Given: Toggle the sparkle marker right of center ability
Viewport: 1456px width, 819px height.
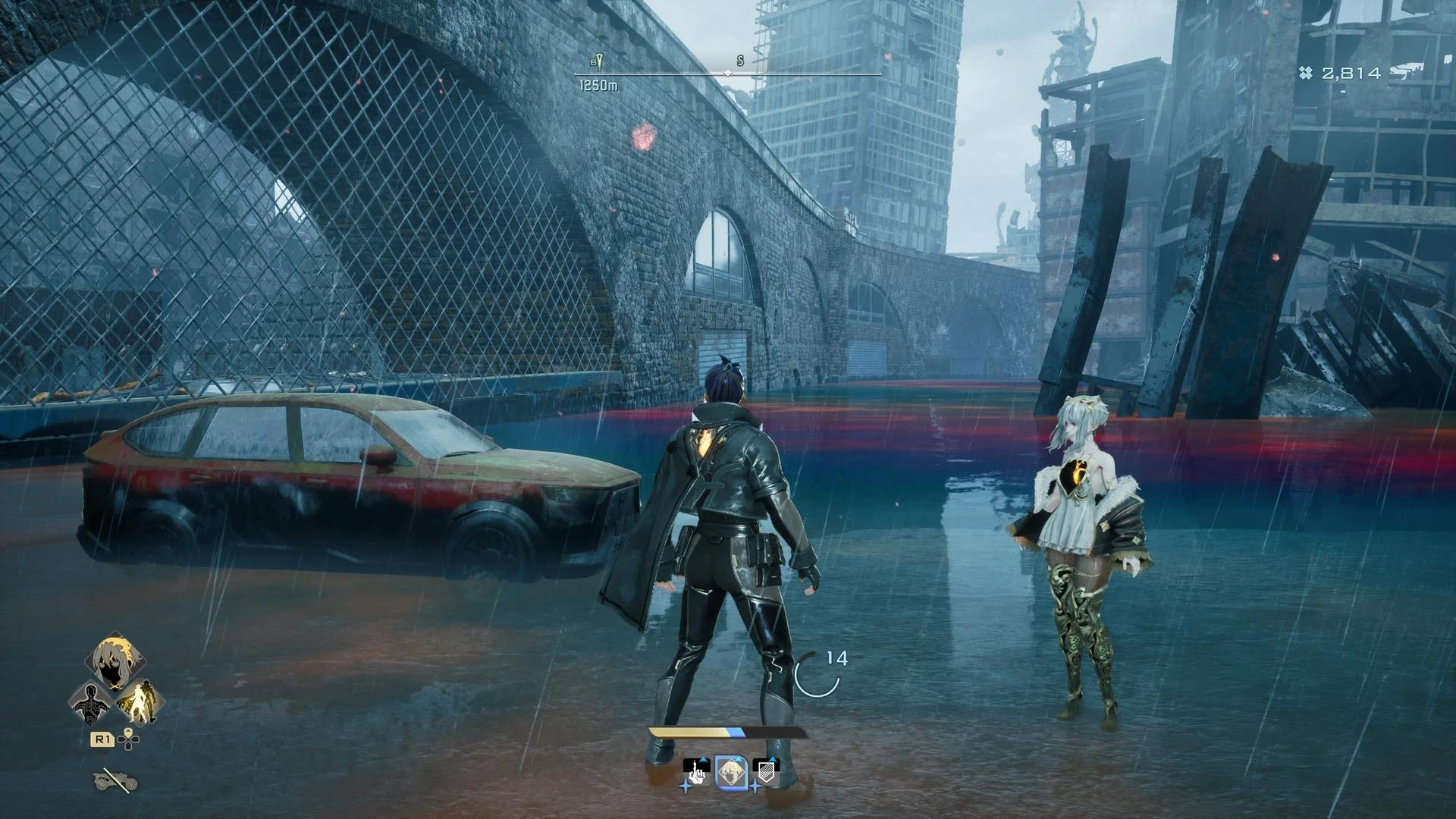Looking at the screenshot, I should pos(756,786).
